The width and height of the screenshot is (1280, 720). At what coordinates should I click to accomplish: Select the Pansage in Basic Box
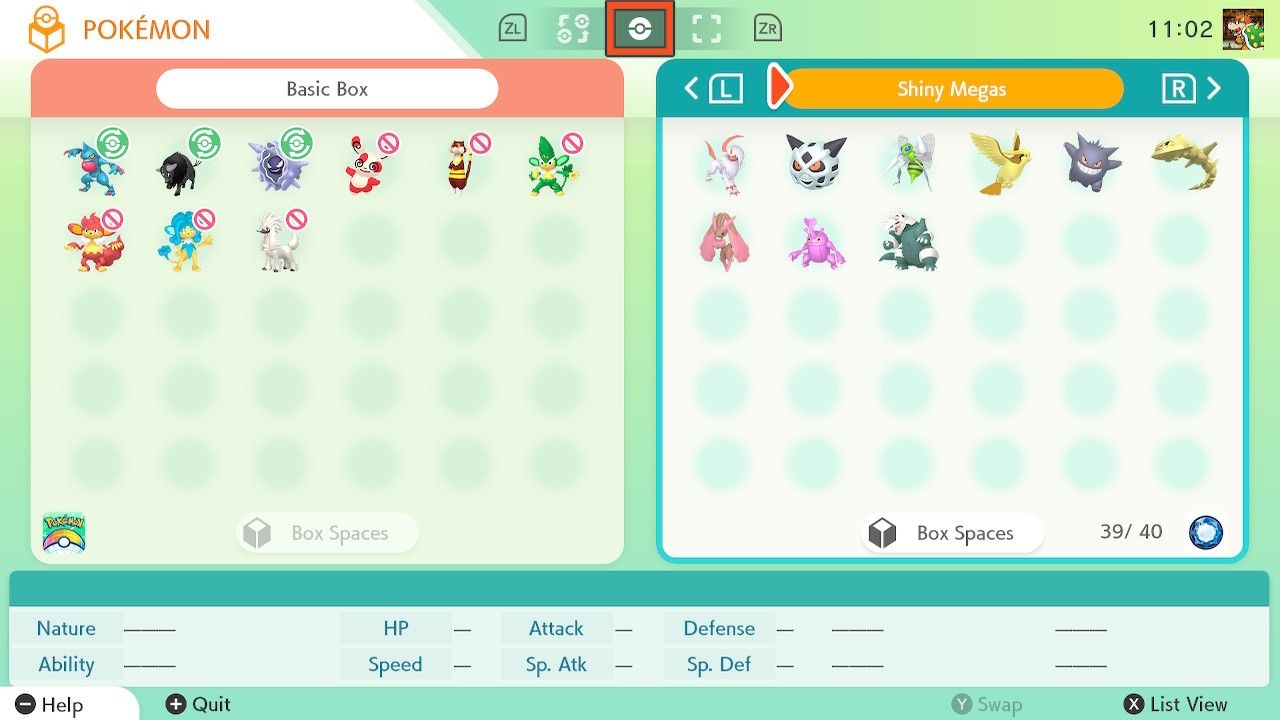(x=554, y=166)
